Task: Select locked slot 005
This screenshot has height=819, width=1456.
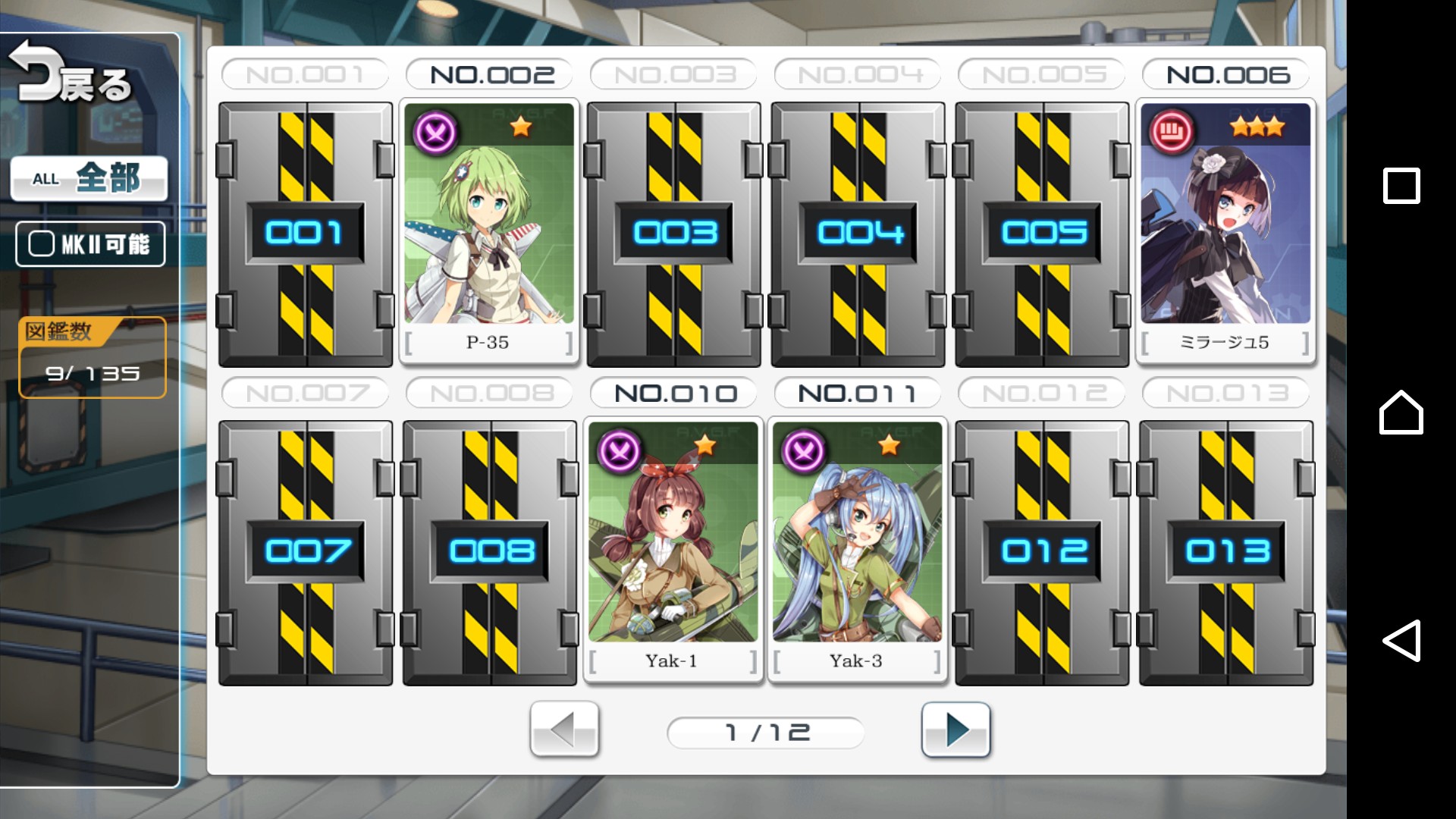Action: click(1043, 234)
